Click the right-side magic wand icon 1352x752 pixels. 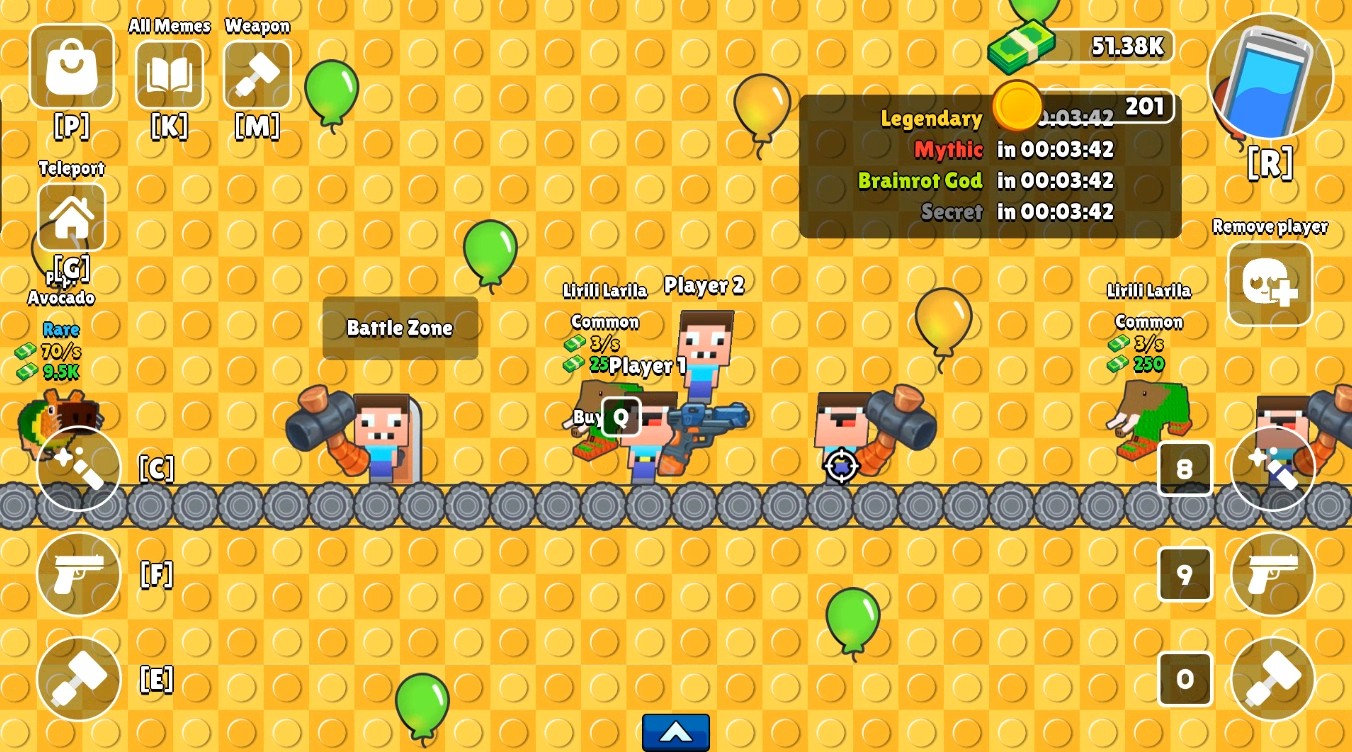click(x=1272, y=468)
